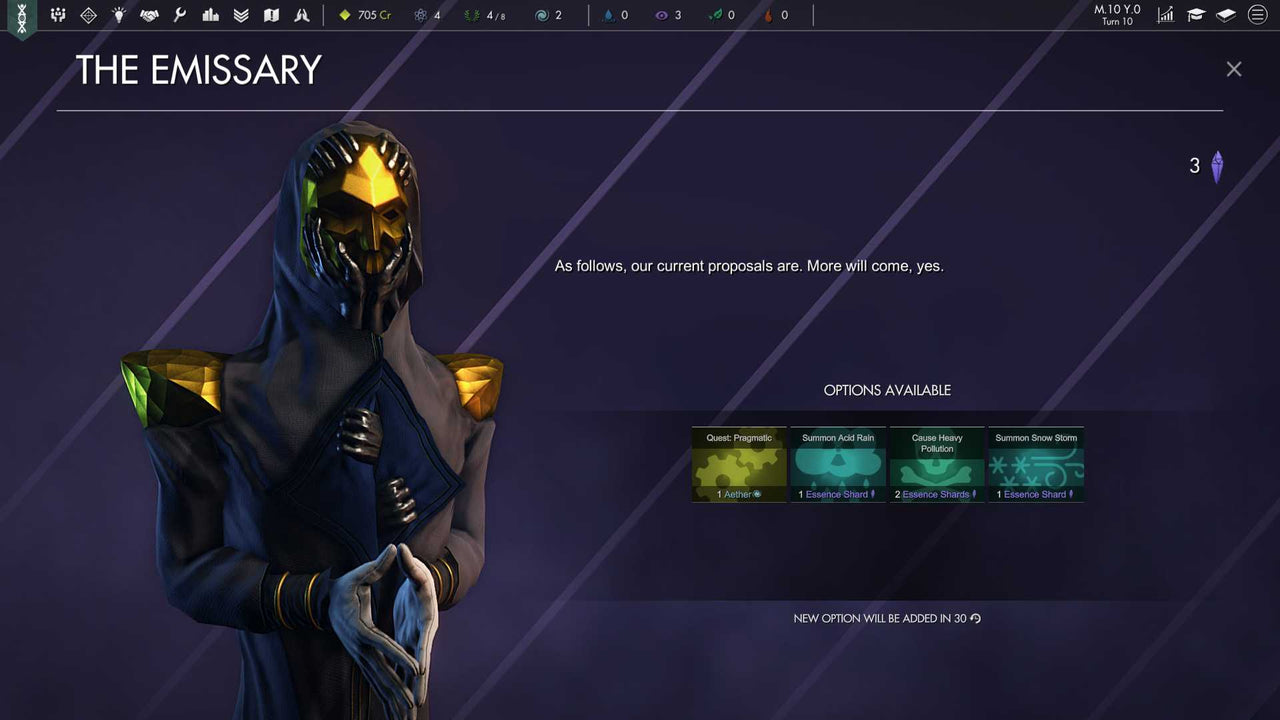Open the bar chart statistics icon
The image size is (1280, 720).
pos(210,15)
